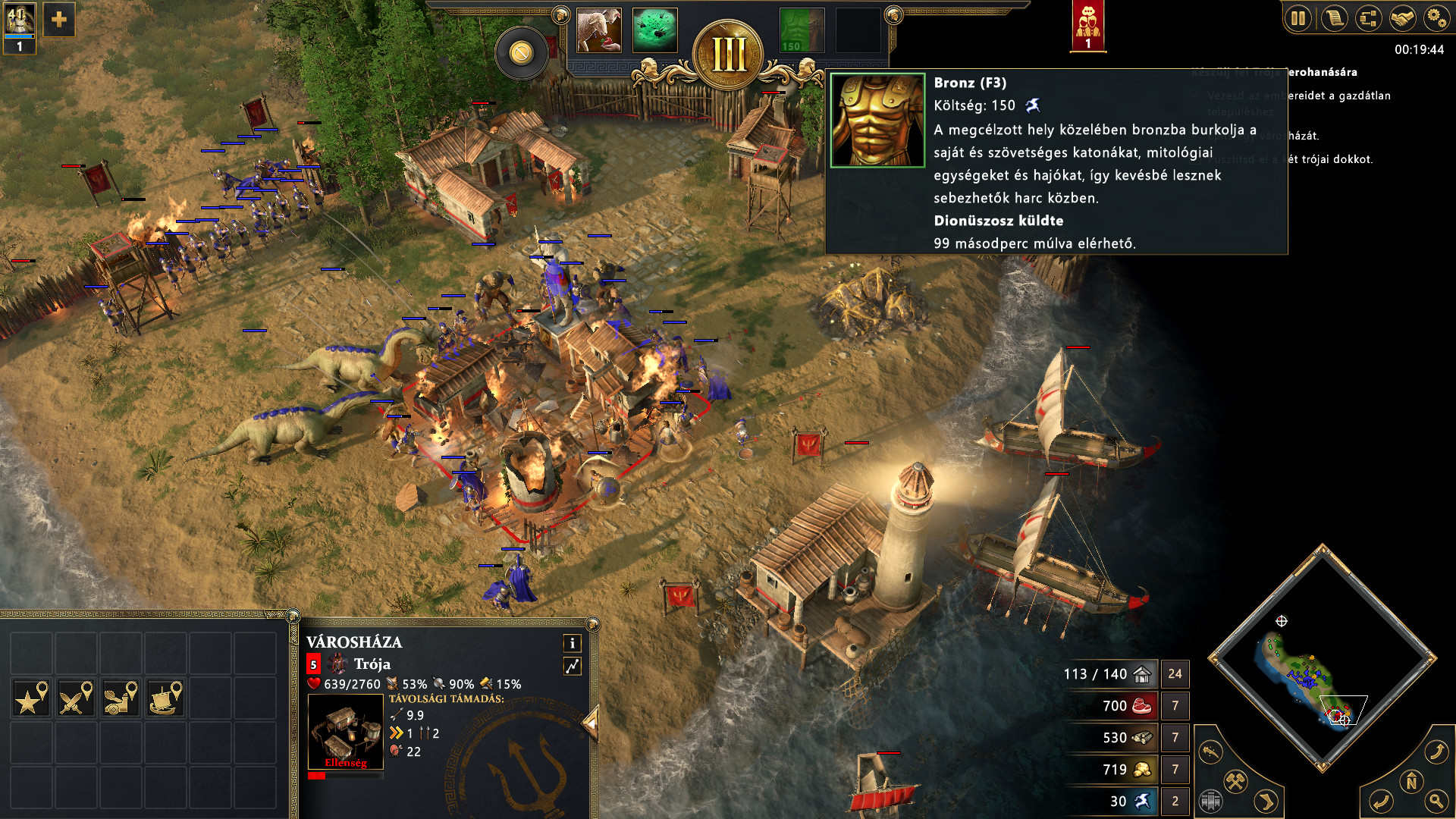Set the crossed-swords military rally point
Viewport: 1456px width, 819px height.
76,698
